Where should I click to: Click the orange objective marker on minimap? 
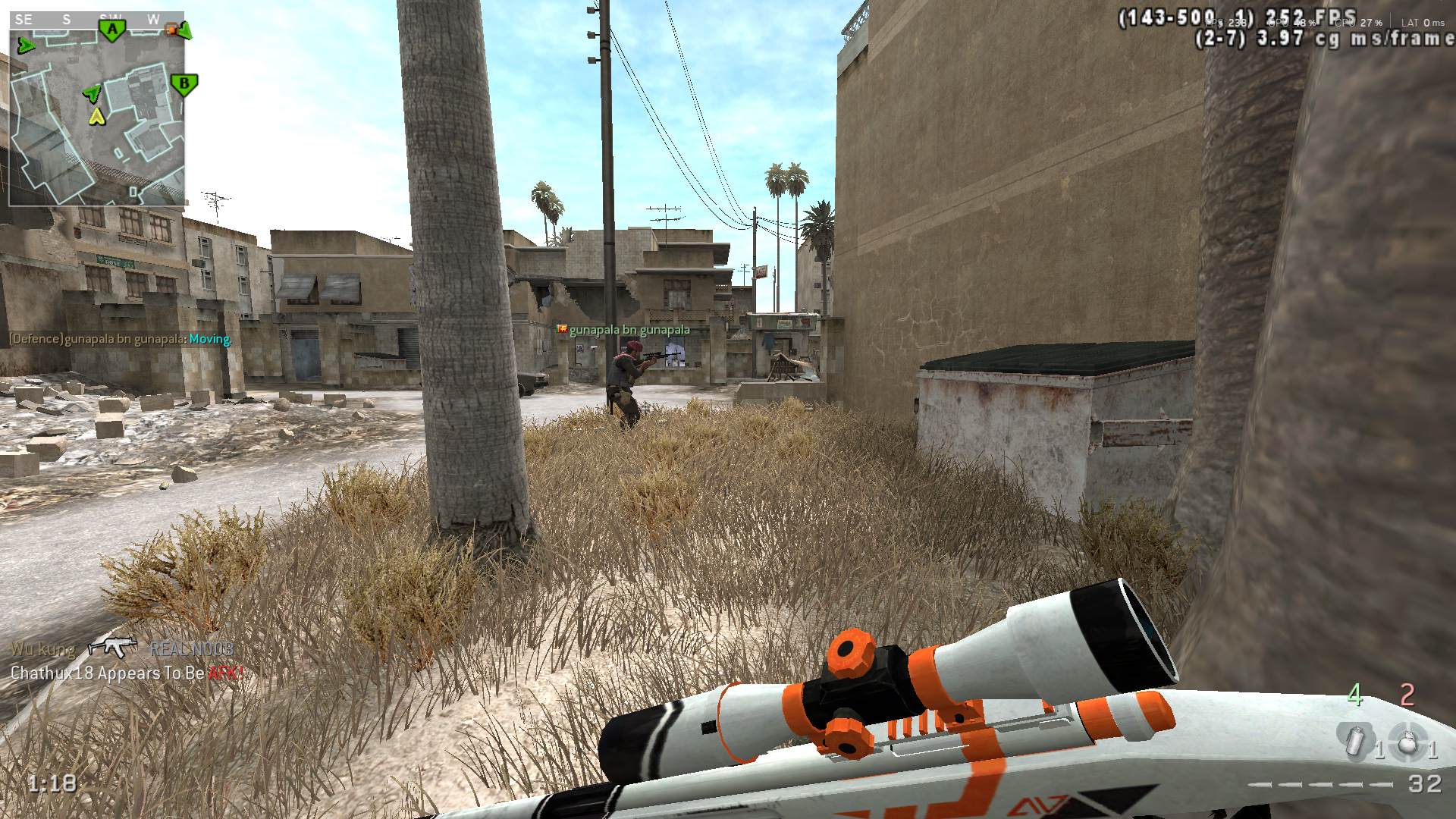click(x=172, y=30)
